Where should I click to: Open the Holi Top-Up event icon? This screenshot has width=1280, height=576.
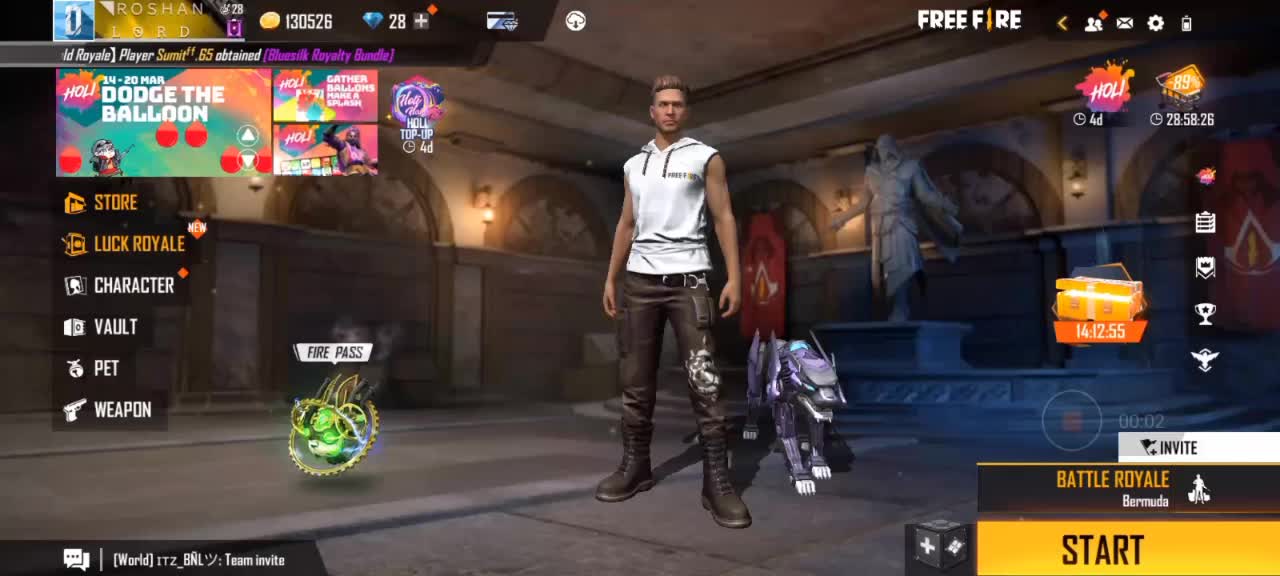(x=417, y=114)
